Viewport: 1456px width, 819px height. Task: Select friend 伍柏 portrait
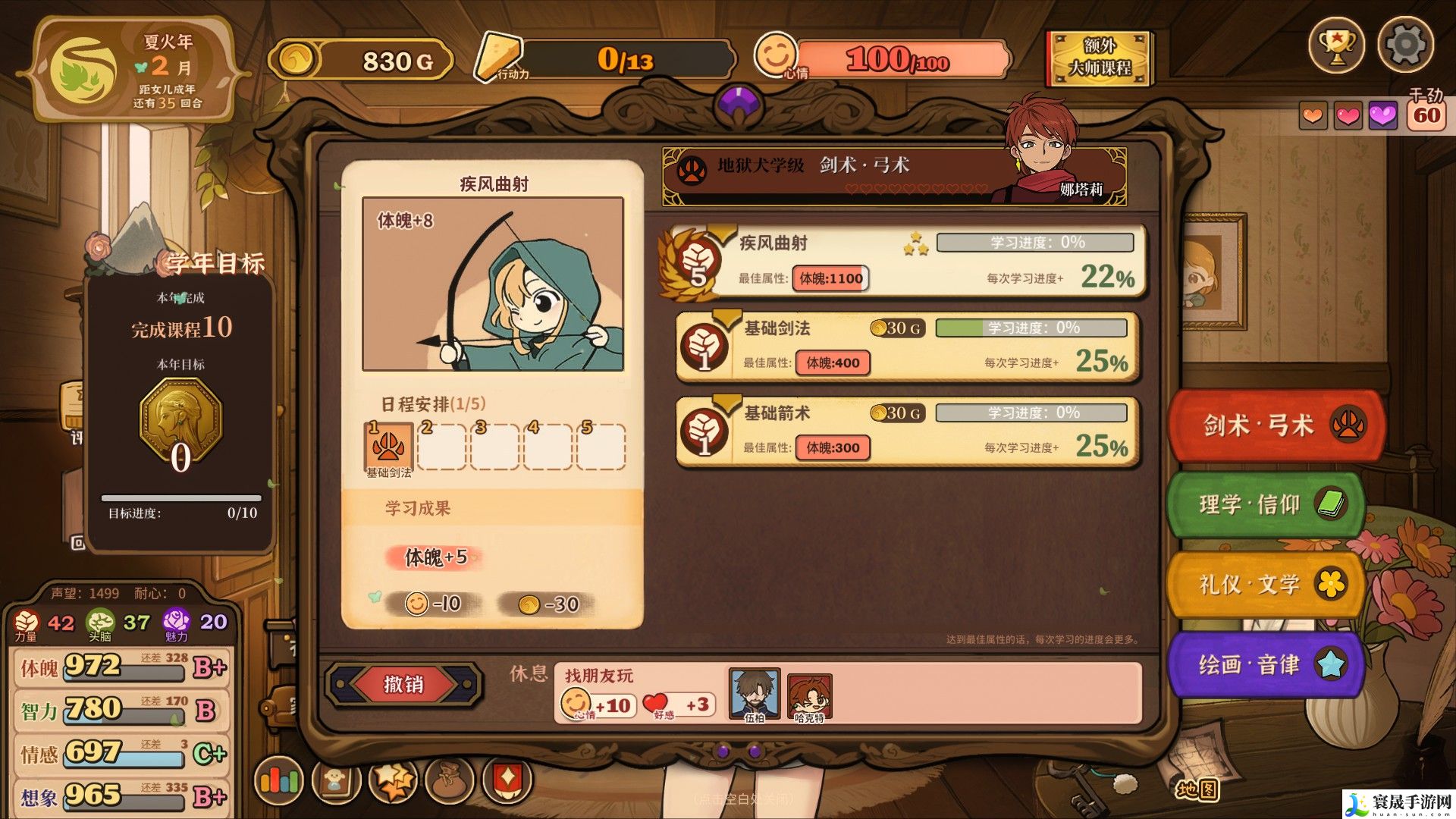(x=754, y=693)
